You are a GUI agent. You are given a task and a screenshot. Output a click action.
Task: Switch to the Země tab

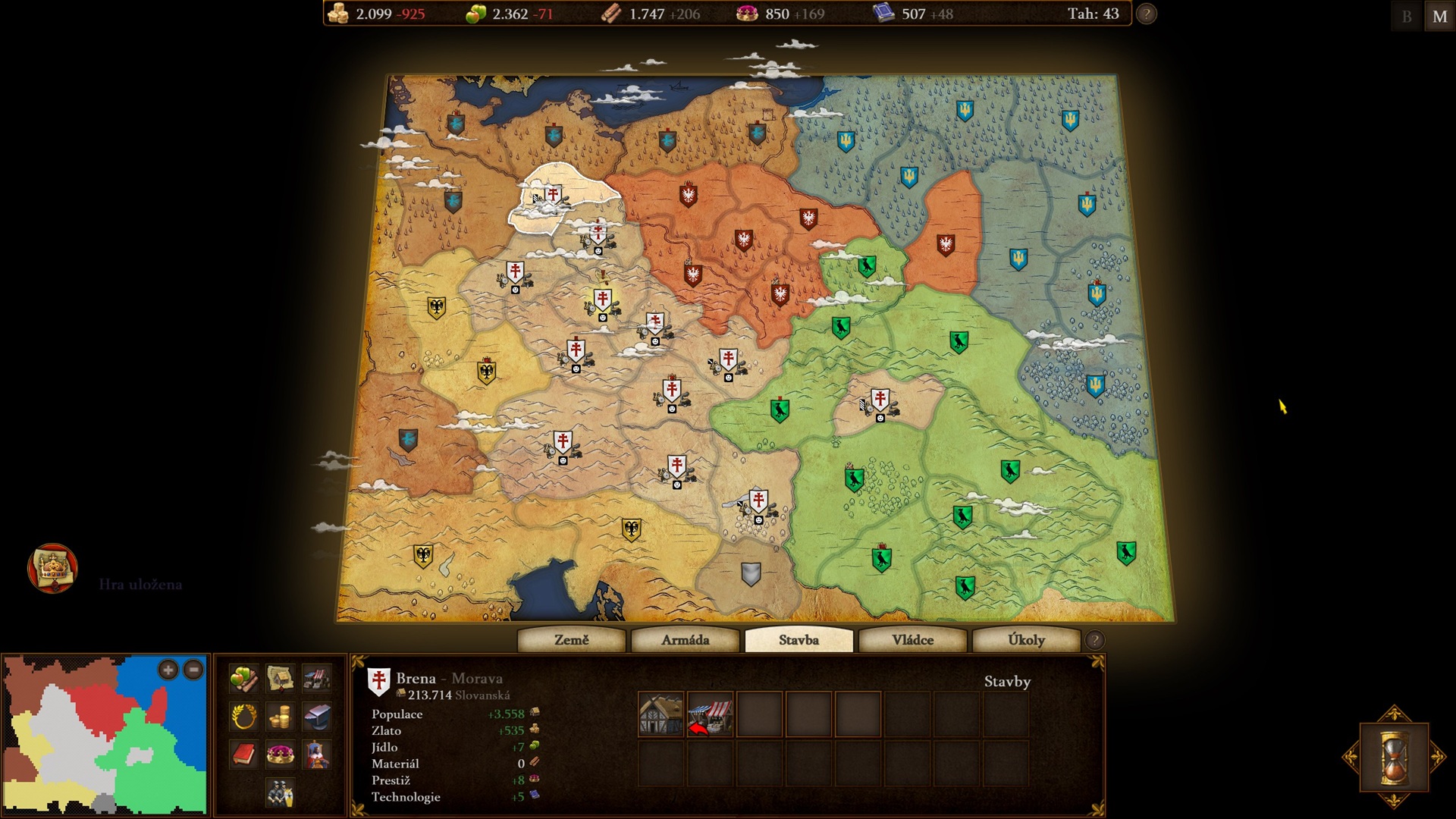click(571, 640)
